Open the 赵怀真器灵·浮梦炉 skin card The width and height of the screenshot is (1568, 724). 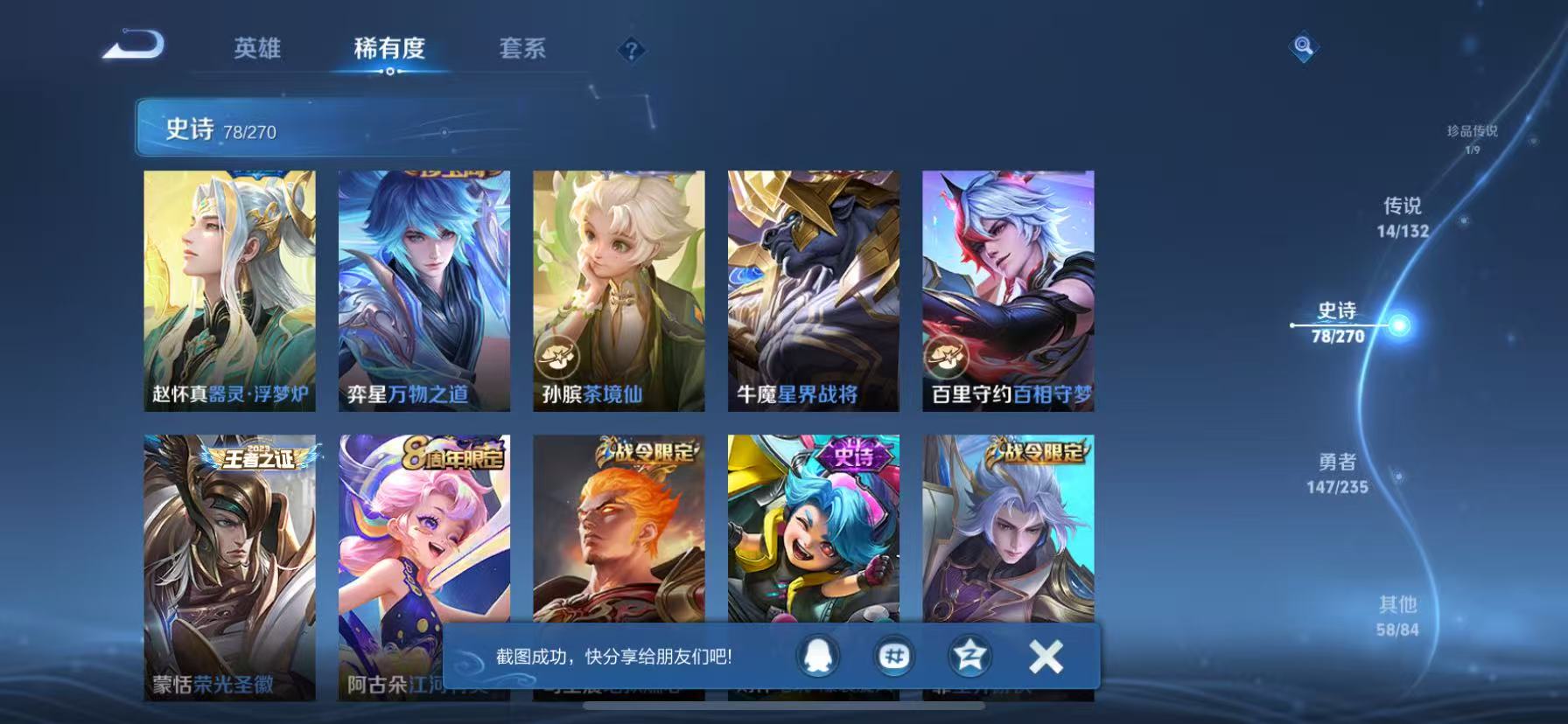point(230,289)
